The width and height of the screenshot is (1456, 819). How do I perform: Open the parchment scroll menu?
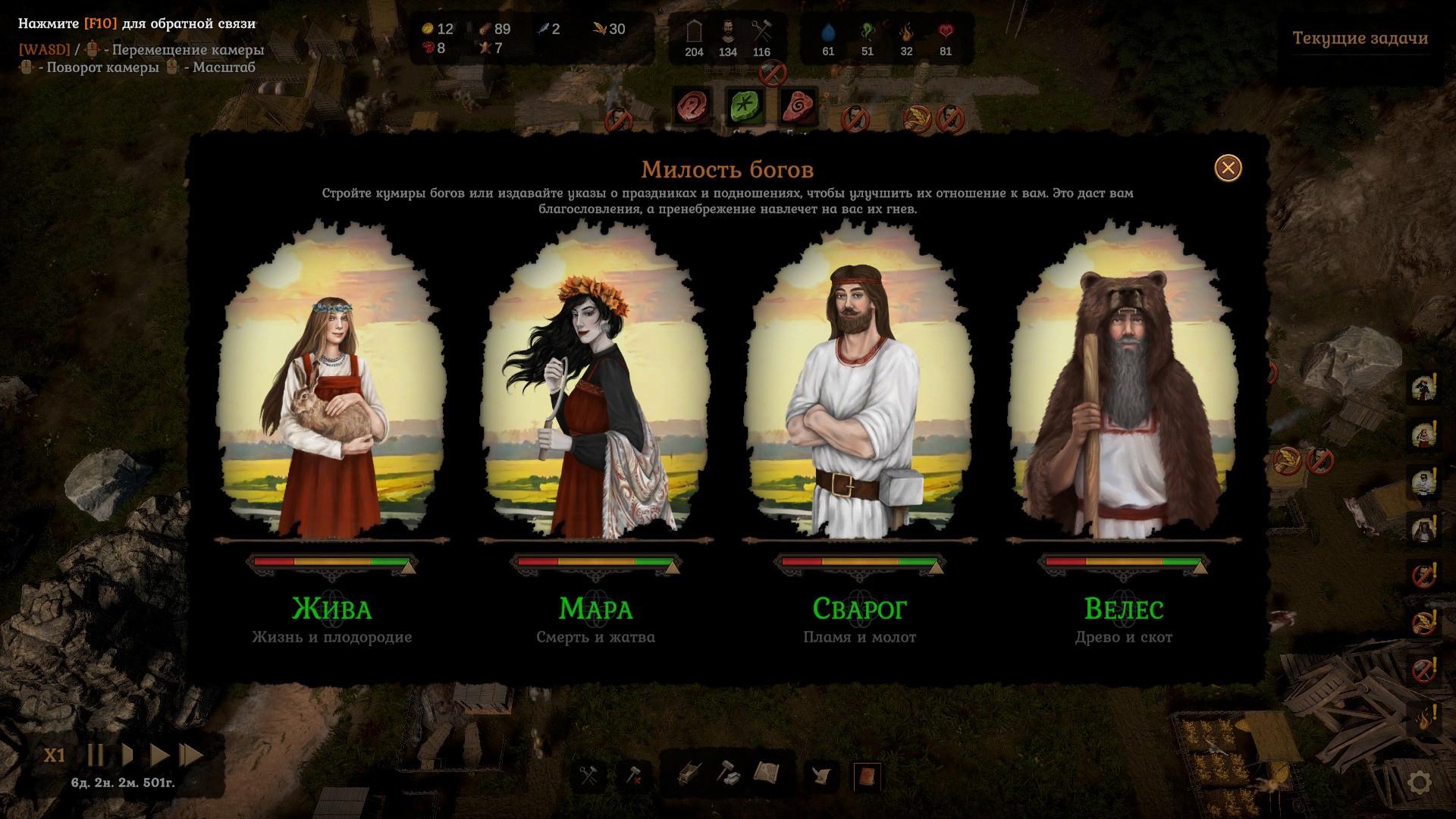tap(767, 773)
